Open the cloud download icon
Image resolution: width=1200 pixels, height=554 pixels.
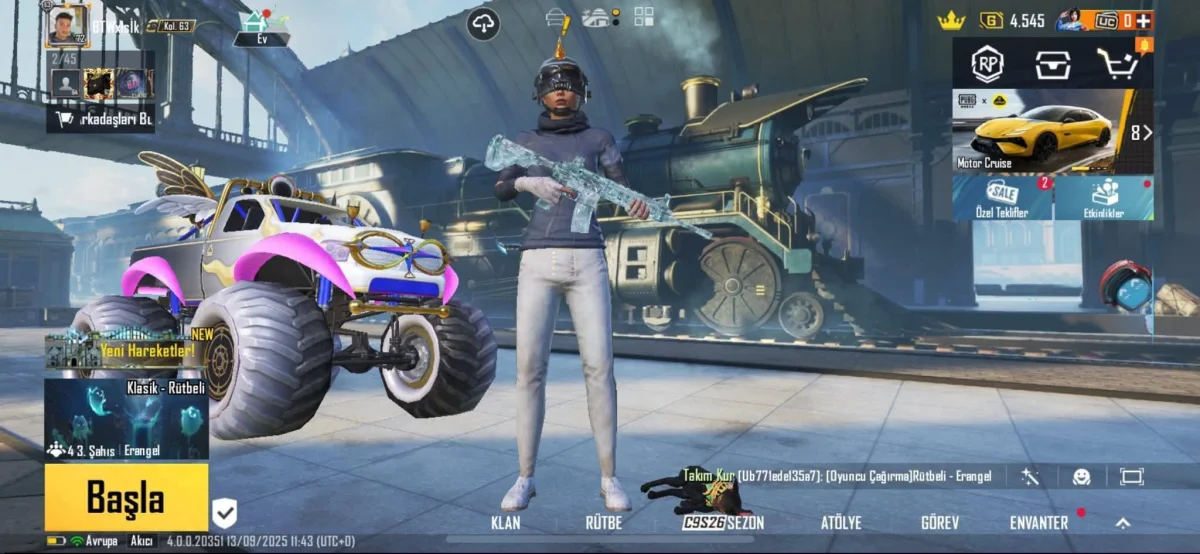(x=483, y=24)
